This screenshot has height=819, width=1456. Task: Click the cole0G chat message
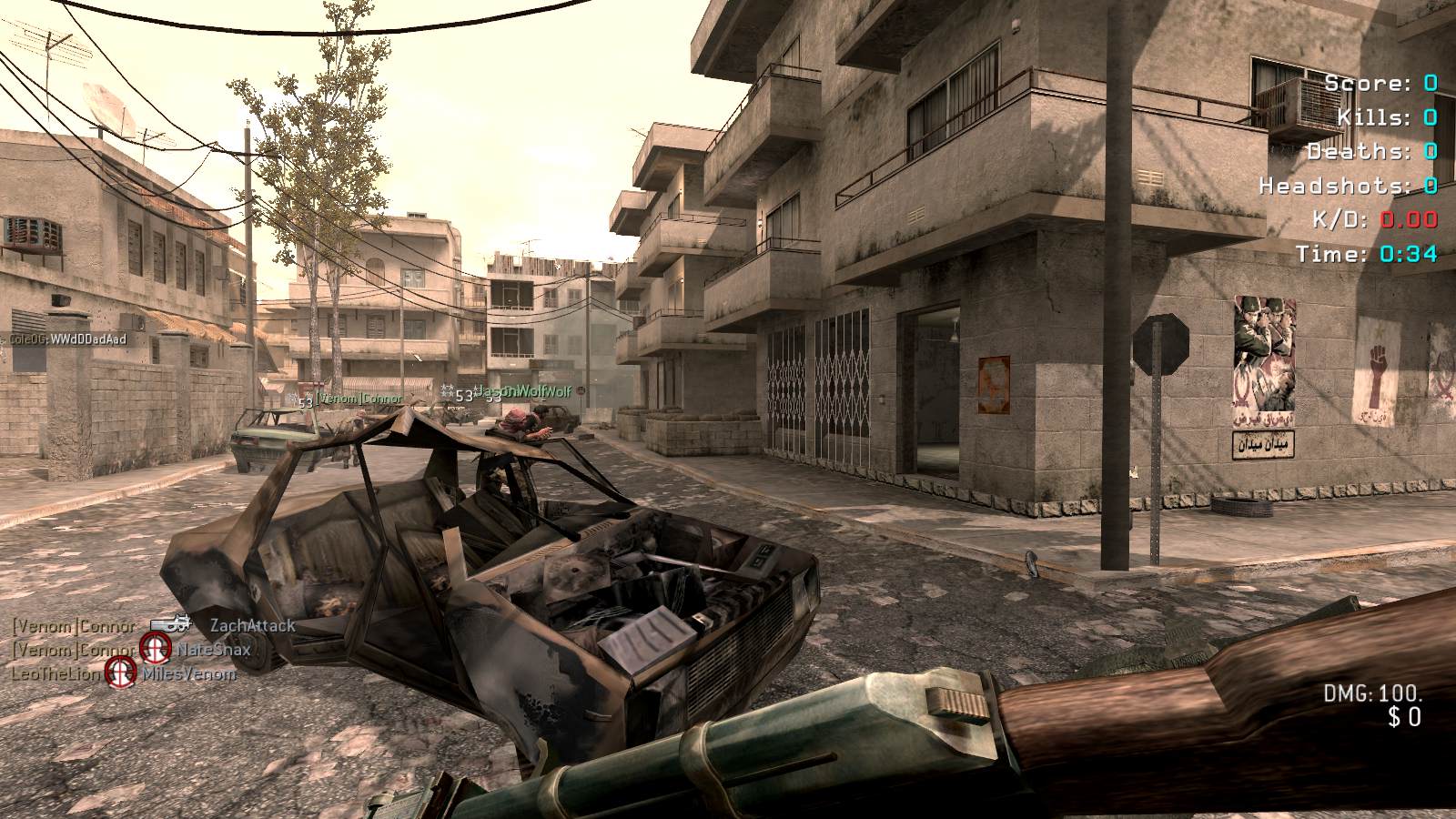(66, 339)
